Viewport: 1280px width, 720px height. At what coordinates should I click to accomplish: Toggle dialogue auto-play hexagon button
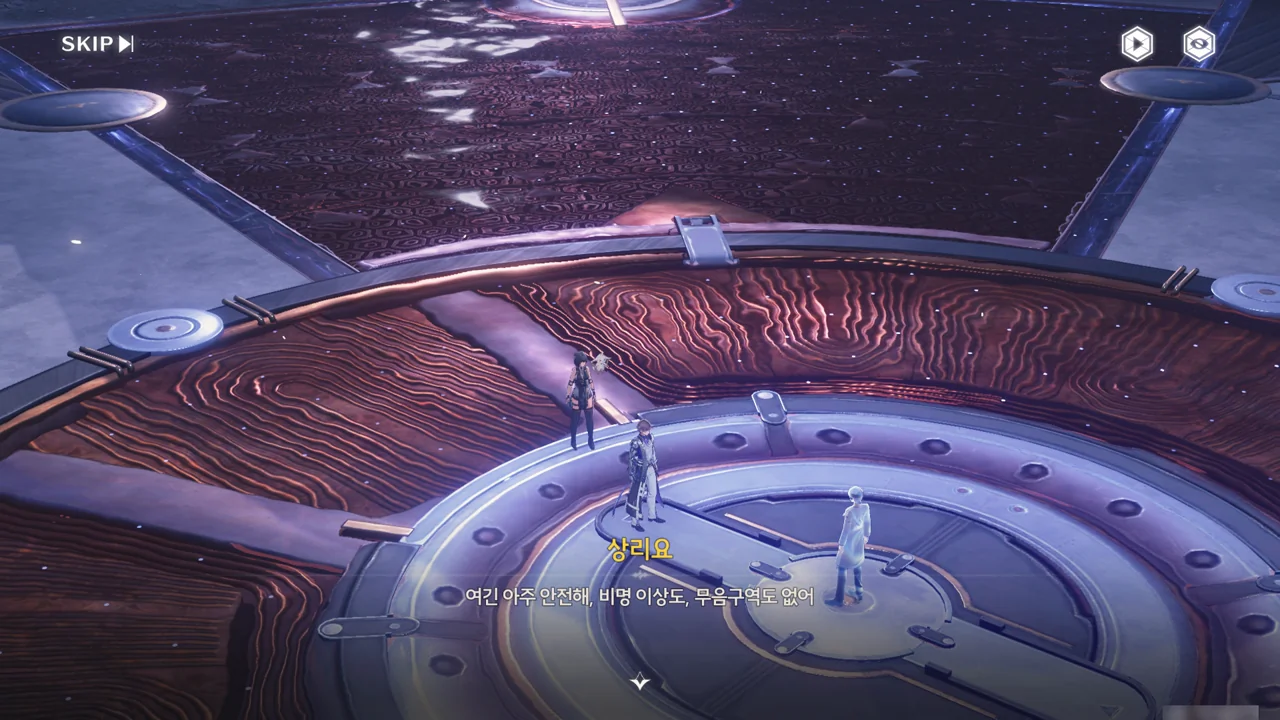[1136, 44]
